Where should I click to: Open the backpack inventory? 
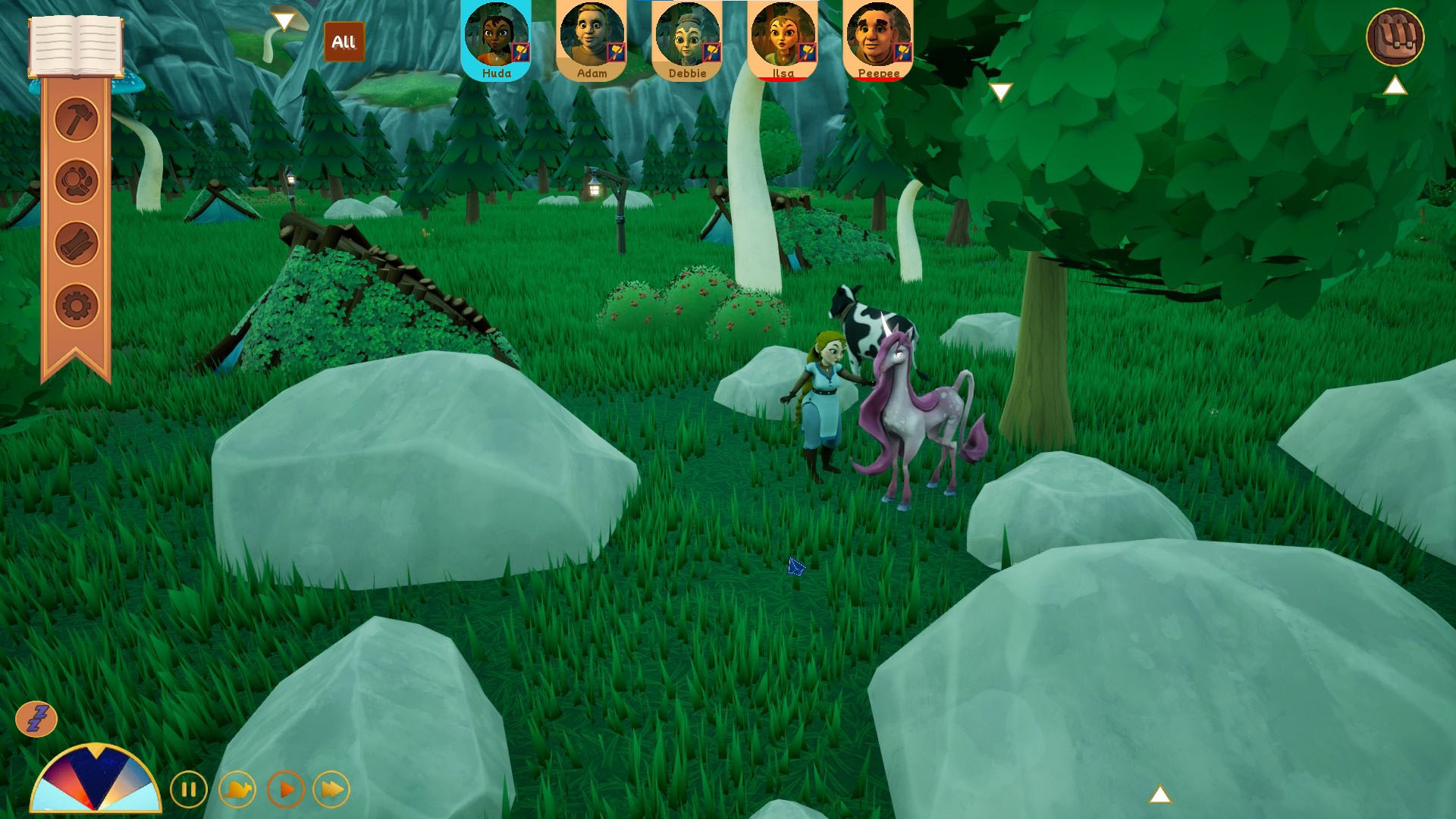1395,36
